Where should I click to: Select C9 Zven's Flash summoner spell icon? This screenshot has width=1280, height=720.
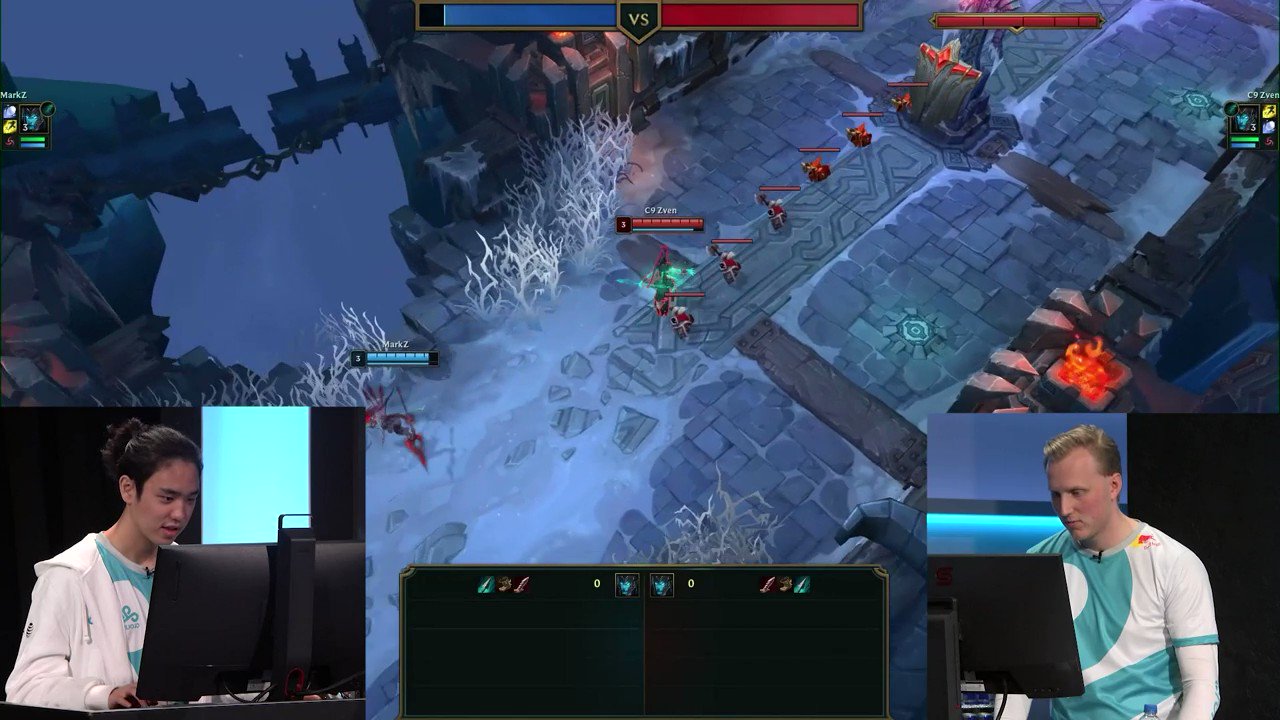click(1269, 111)
